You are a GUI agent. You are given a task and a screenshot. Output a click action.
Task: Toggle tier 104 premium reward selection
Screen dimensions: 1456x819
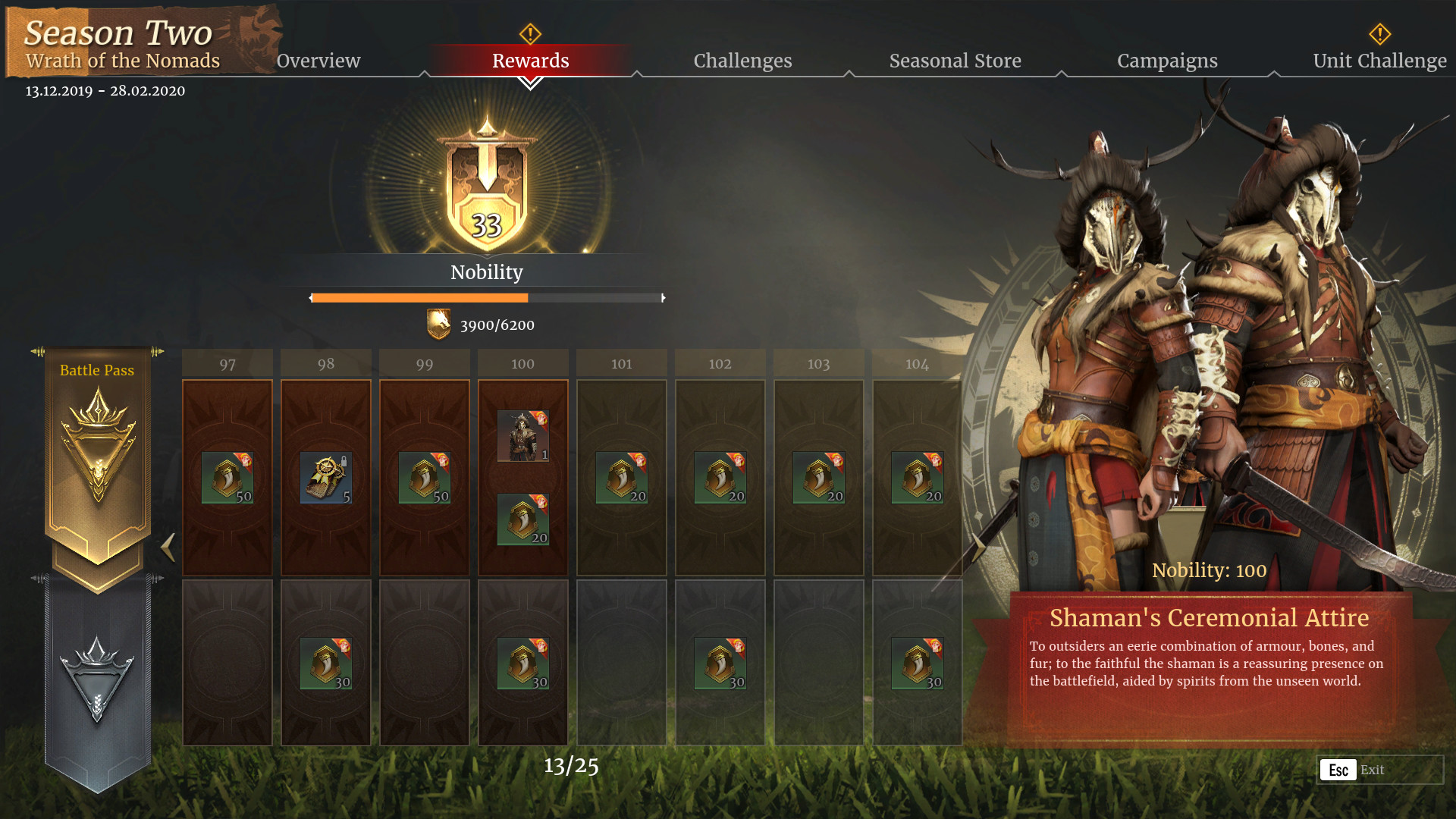click(x=916, y=475)
